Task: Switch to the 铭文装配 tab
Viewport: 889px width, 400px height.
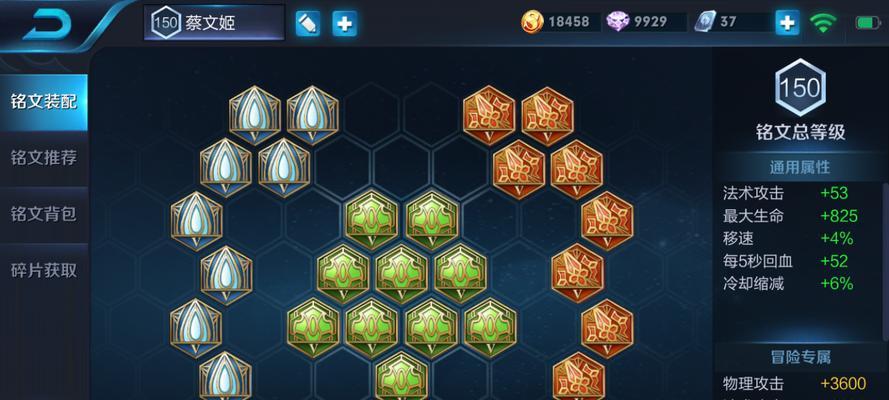Action: pos(43,101)
